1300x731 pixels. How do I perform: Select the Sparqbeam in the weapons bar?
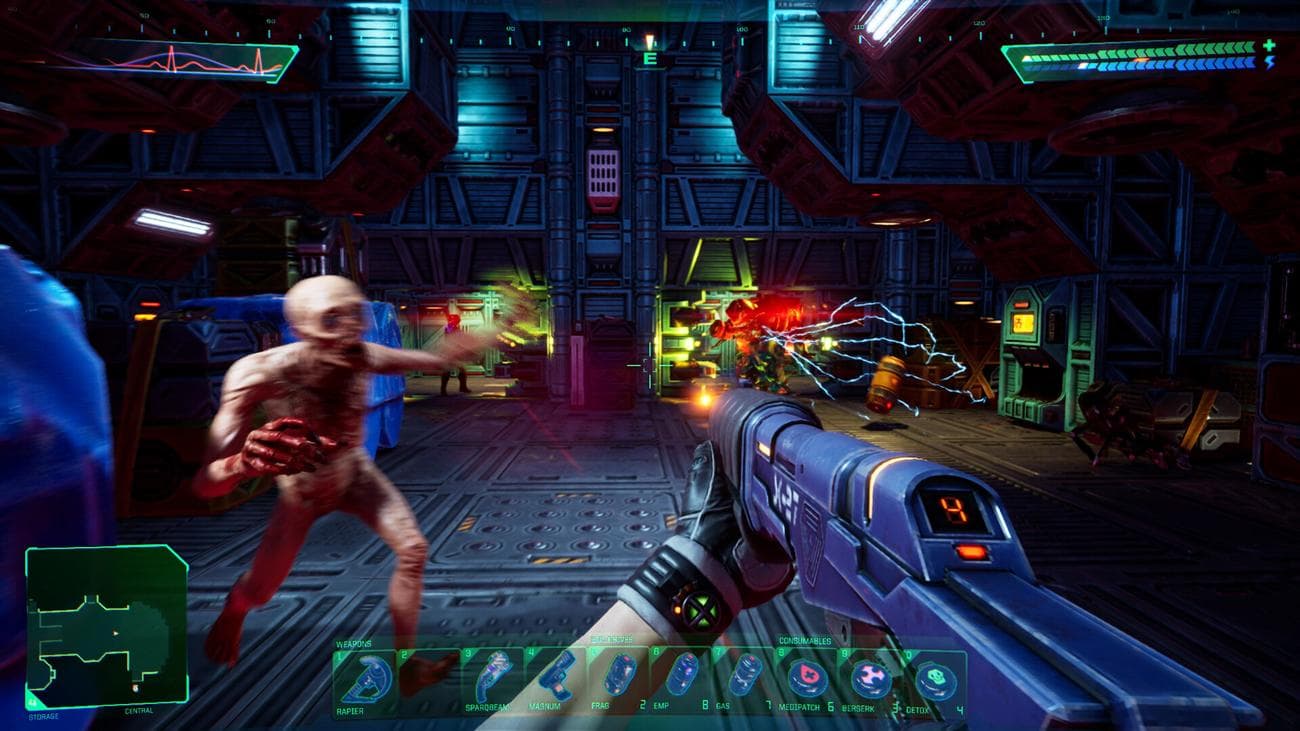(490, 679)
